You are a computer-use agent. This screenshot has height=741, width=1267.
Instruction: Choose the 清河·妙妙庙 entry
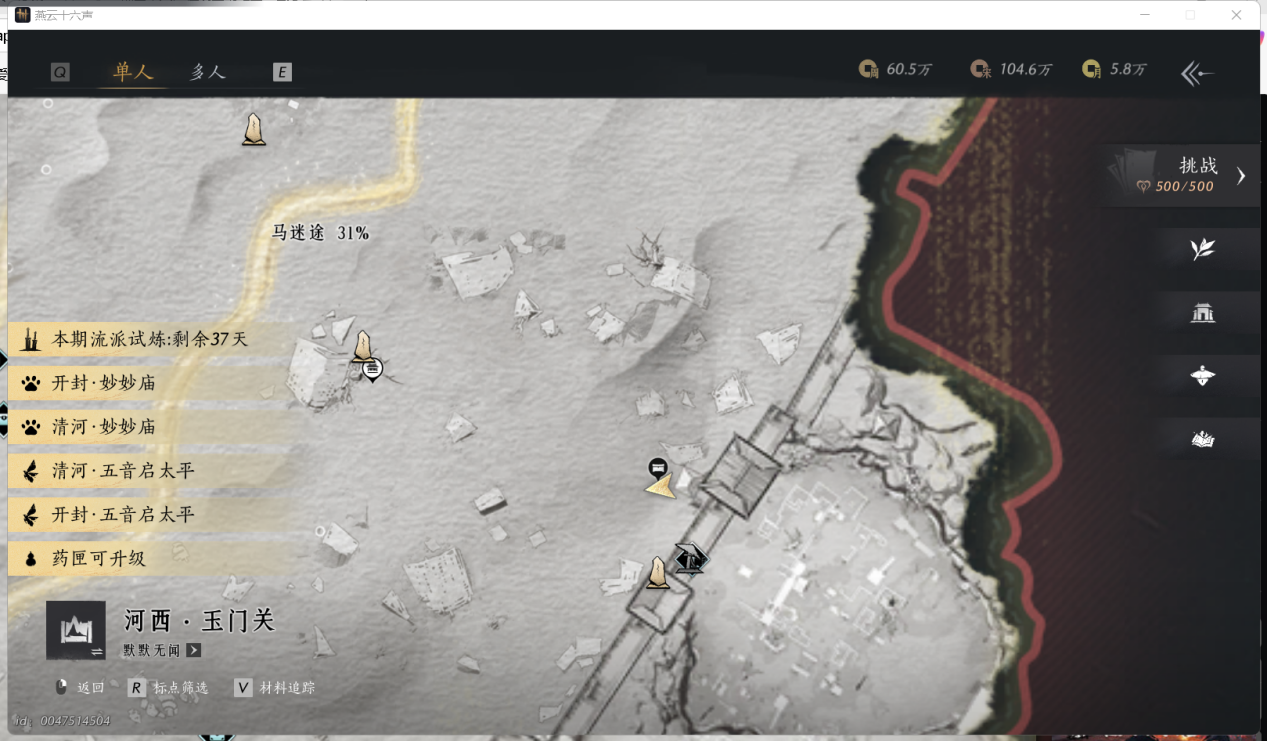104,427
